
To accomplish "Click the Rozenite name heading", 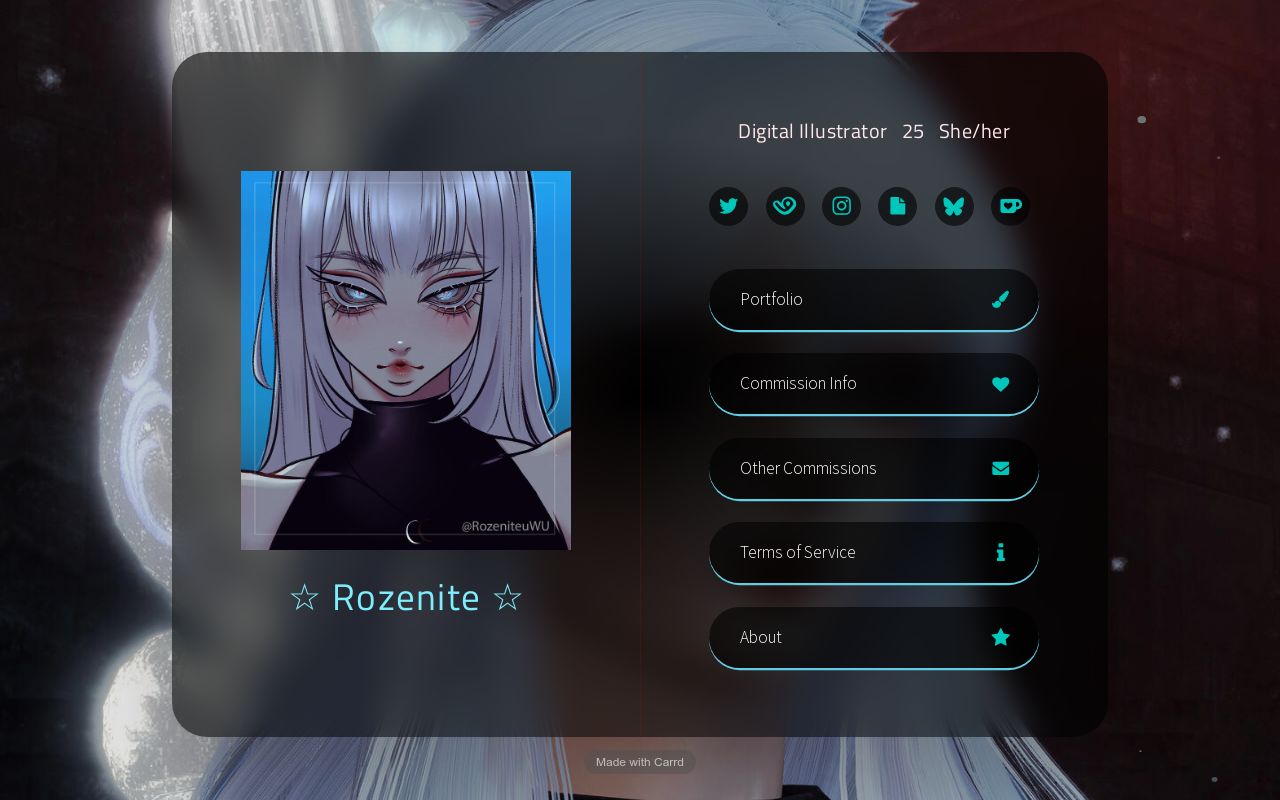I will tap(406, 597).
